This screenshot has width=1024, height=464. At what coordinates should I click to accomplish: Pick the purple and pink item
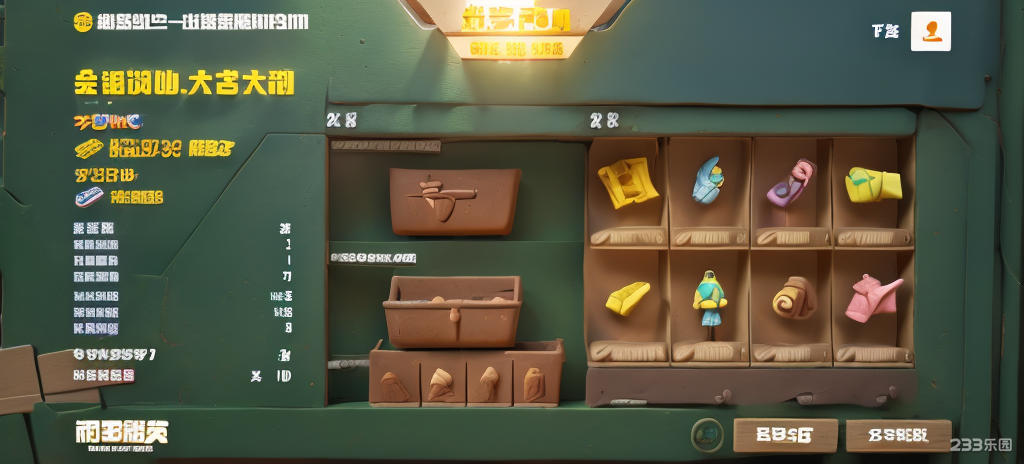point(790,183)
